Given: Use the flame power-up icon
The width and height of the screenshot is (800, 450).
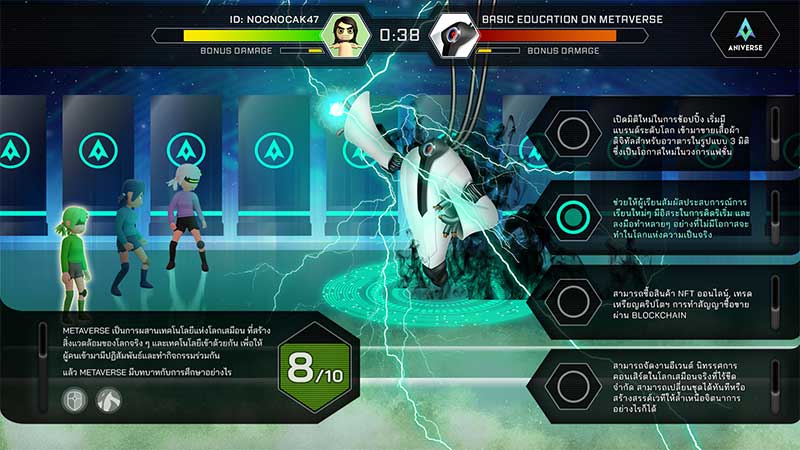Looking at the screenshot, I should [x=109, y=400].
